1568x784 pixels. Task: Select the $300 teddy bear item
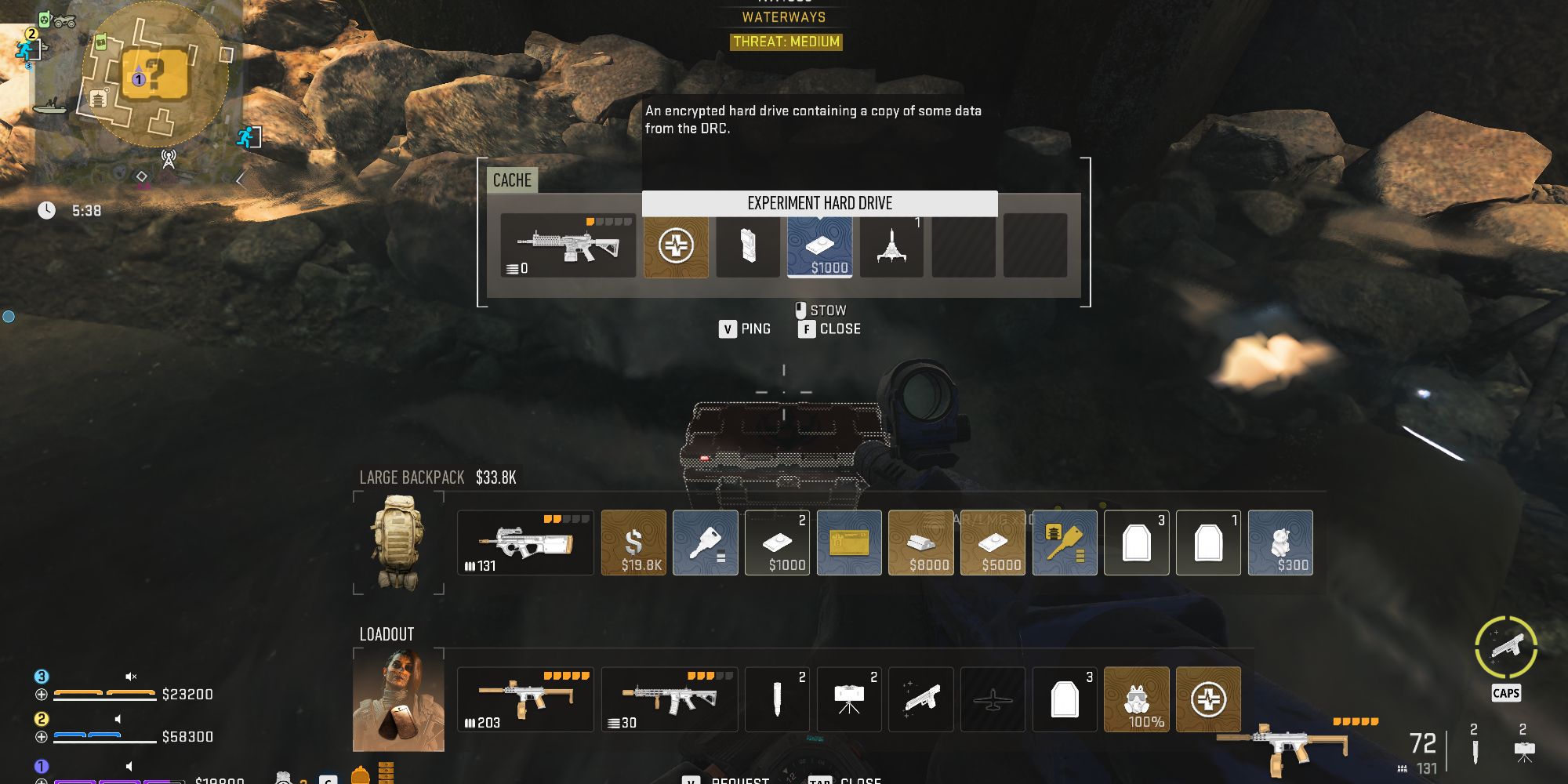[1280, 543]
